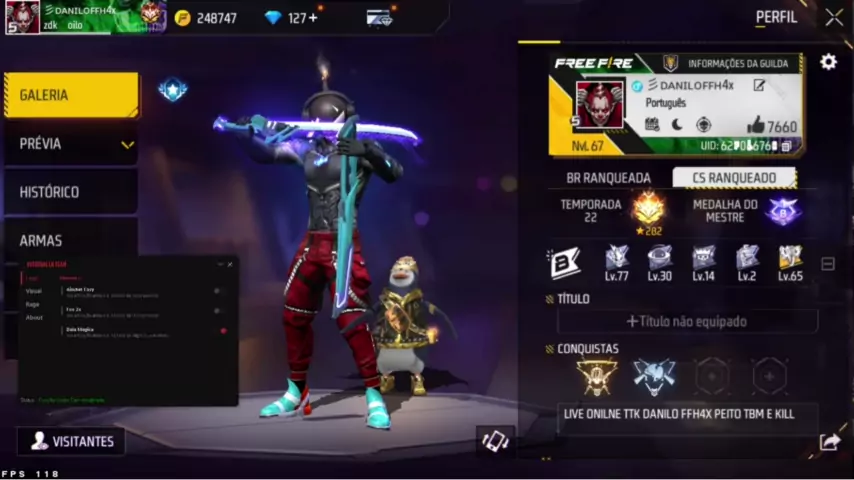854x480 pixels.
Task: Close the cheat overlay panel window
Action: point(230,265)
